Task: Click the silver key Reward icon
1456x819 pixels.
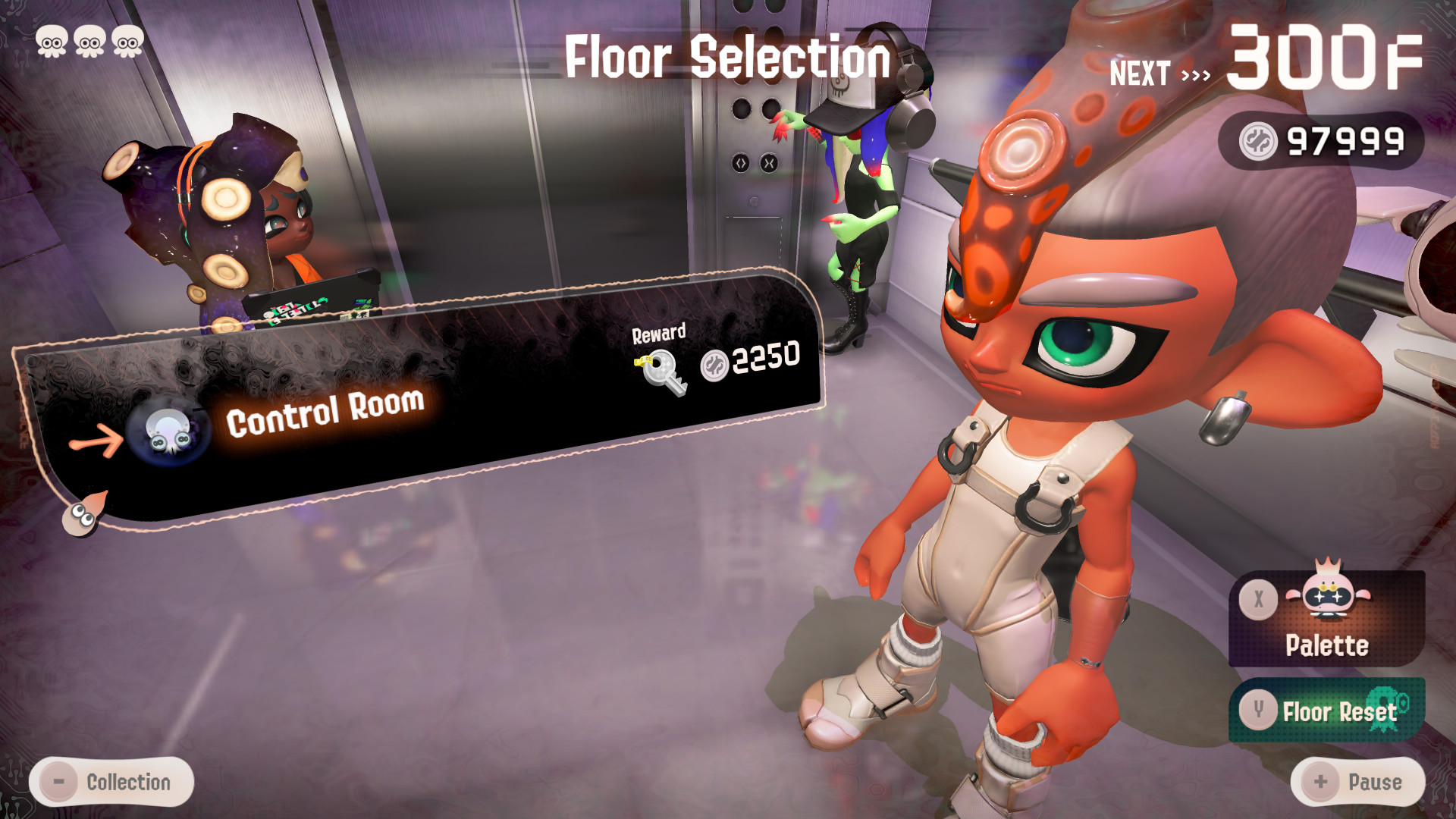Action: point(659,373)
